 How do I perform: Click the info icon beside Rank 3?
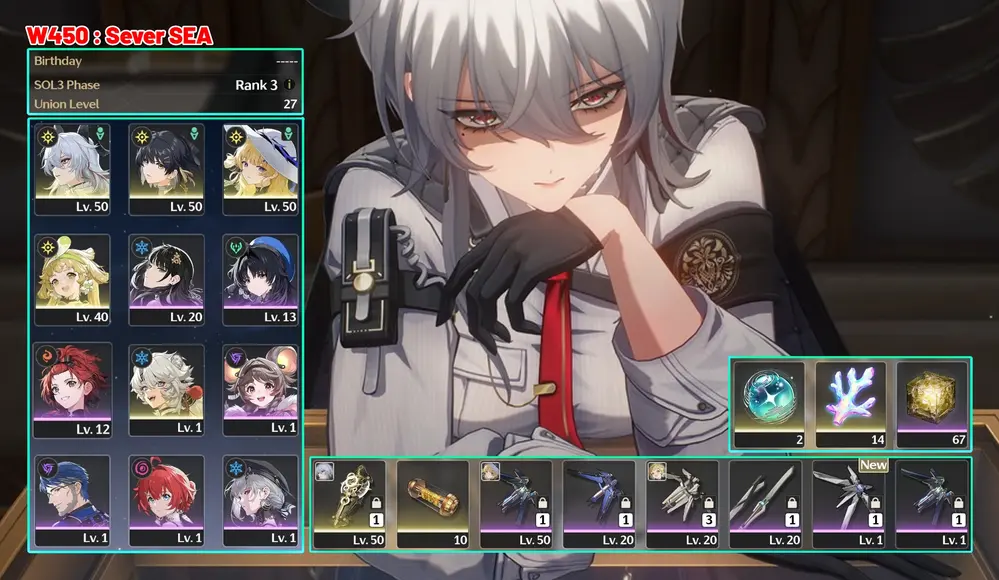click(x=290, y=85)
